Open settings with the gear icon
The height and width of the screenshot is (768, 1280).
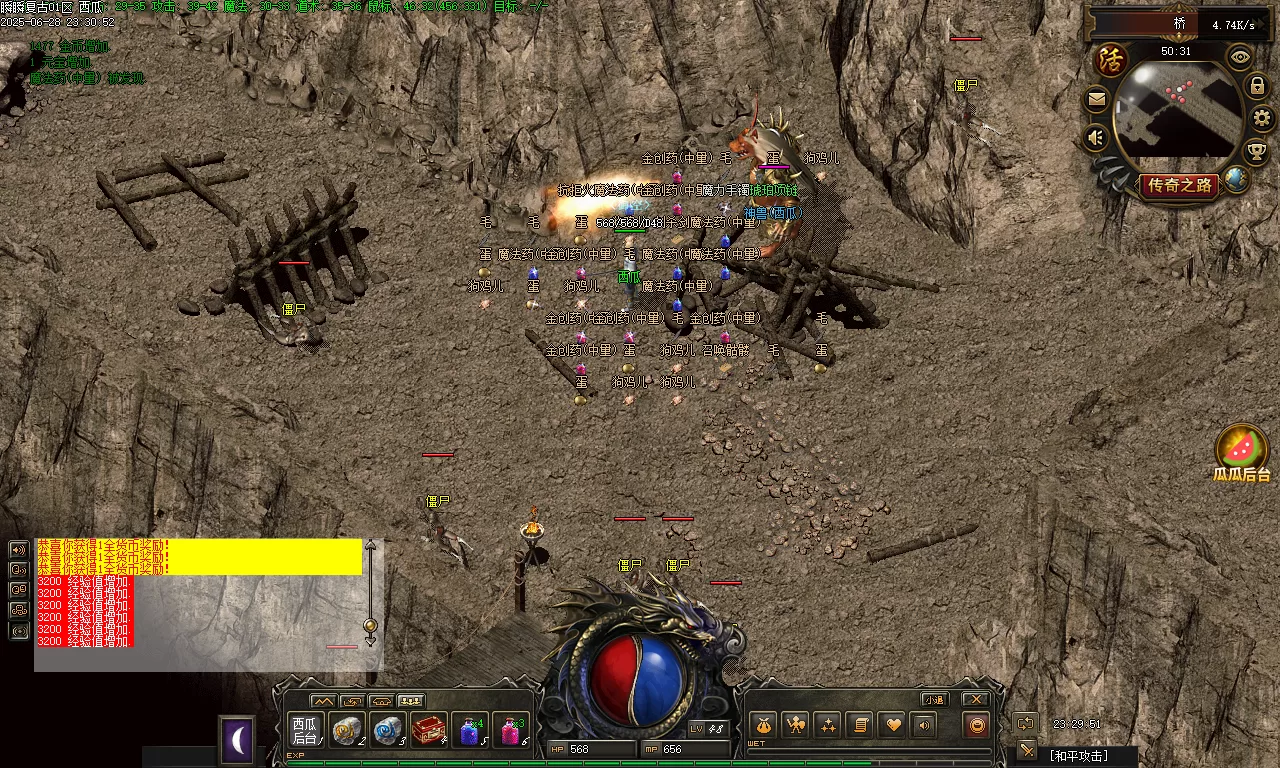pos(1263,118)
